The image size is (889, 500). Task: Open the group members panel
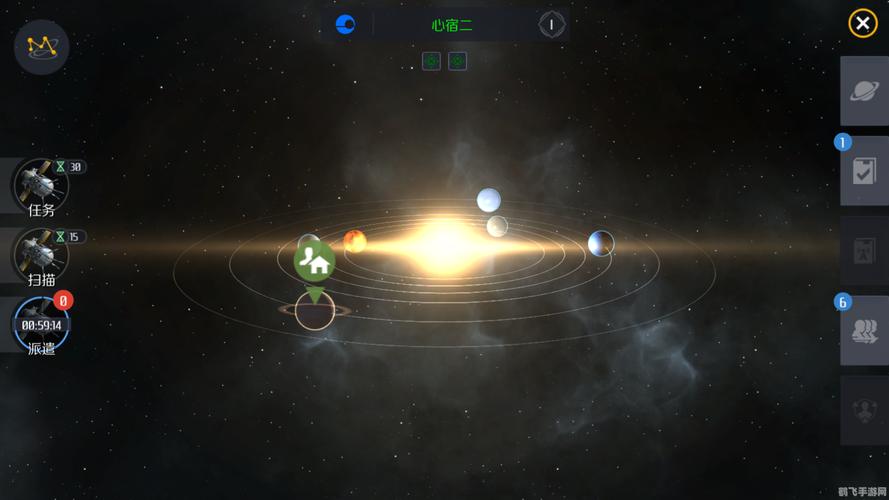tap(864, 331)
